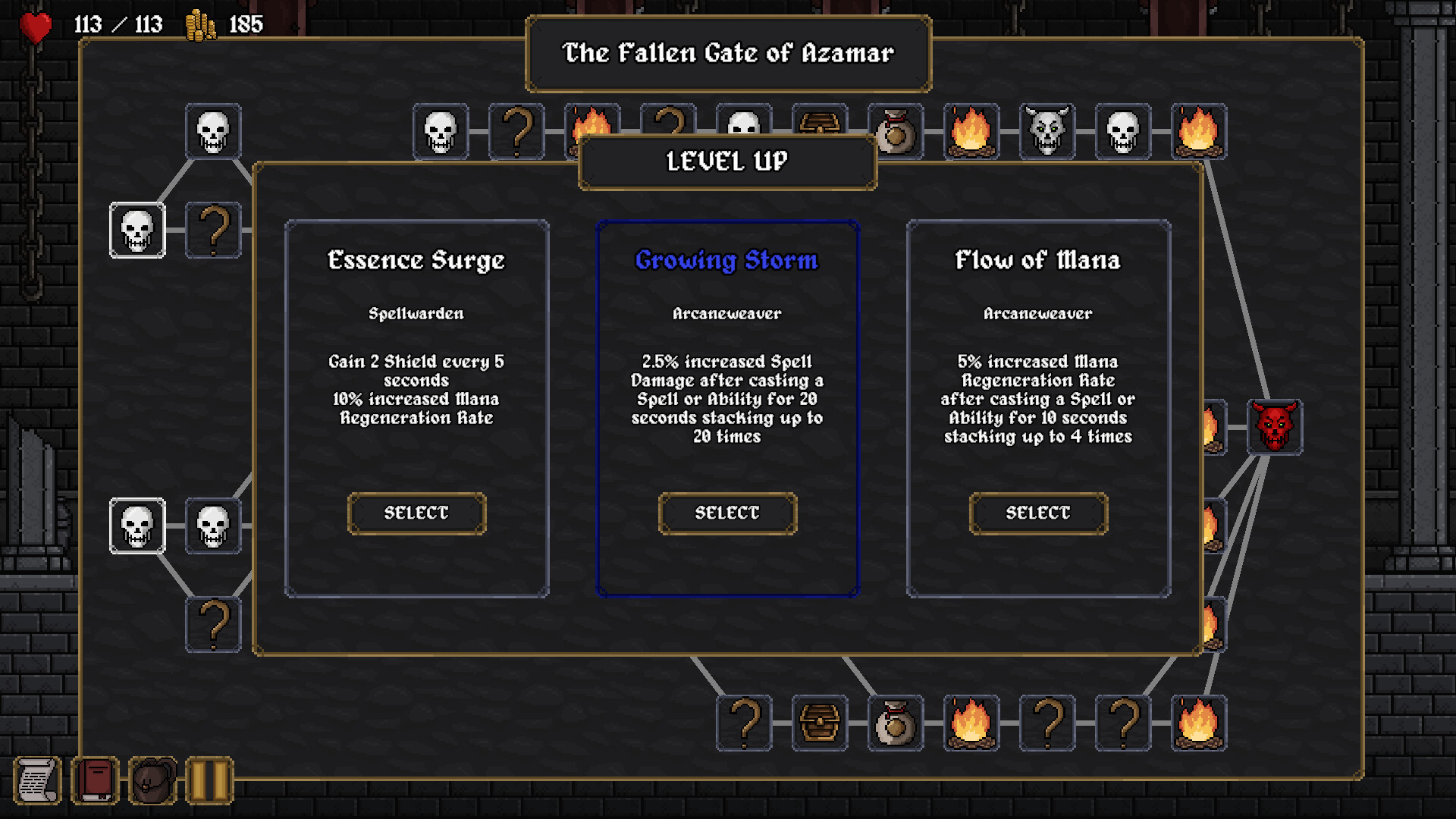Choose the campfire node at top right
The image size is (1456, 819).
point(1198,130)
